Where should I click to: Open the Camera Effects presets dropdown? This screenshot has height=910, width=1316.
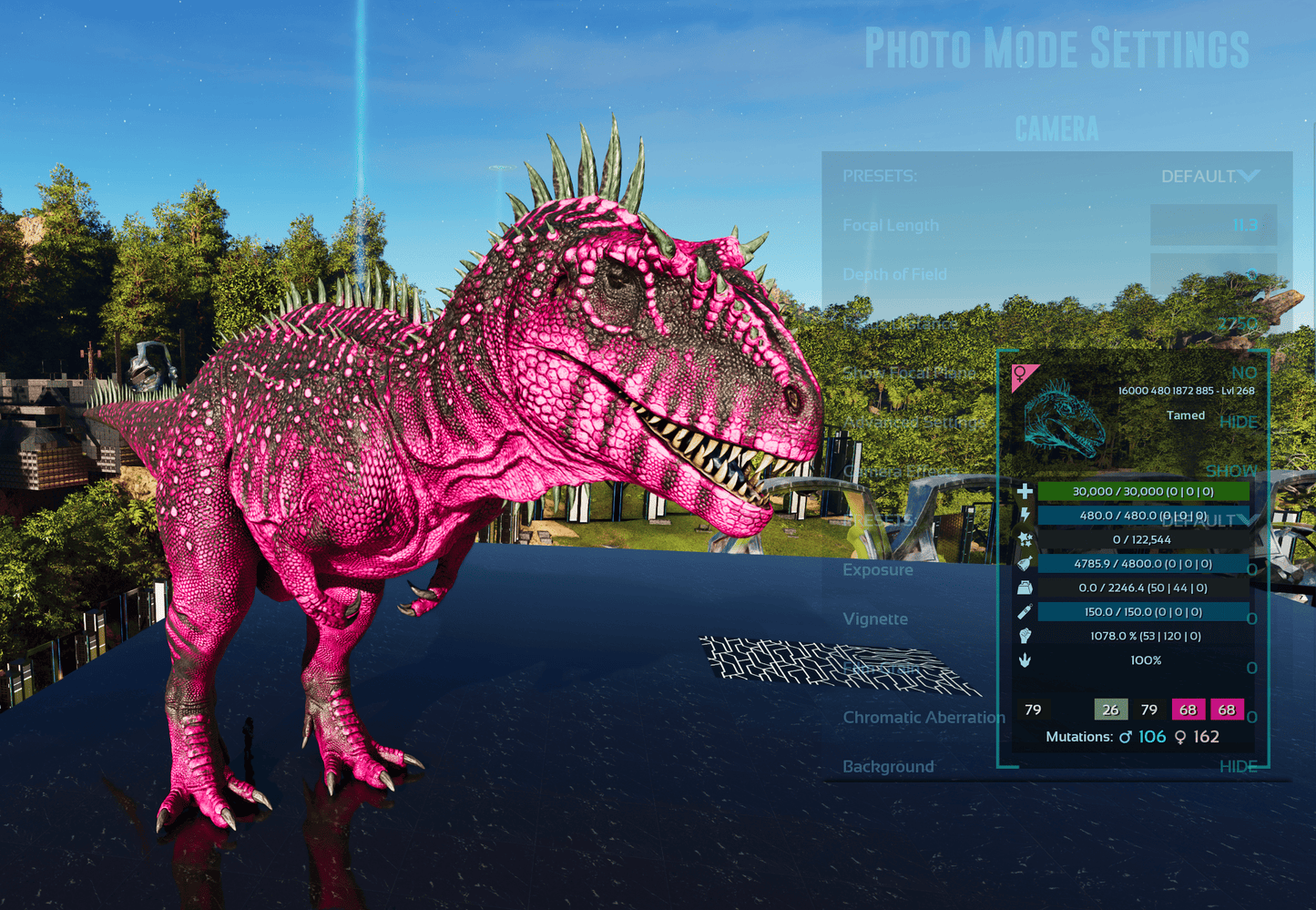click(1209, 520)
